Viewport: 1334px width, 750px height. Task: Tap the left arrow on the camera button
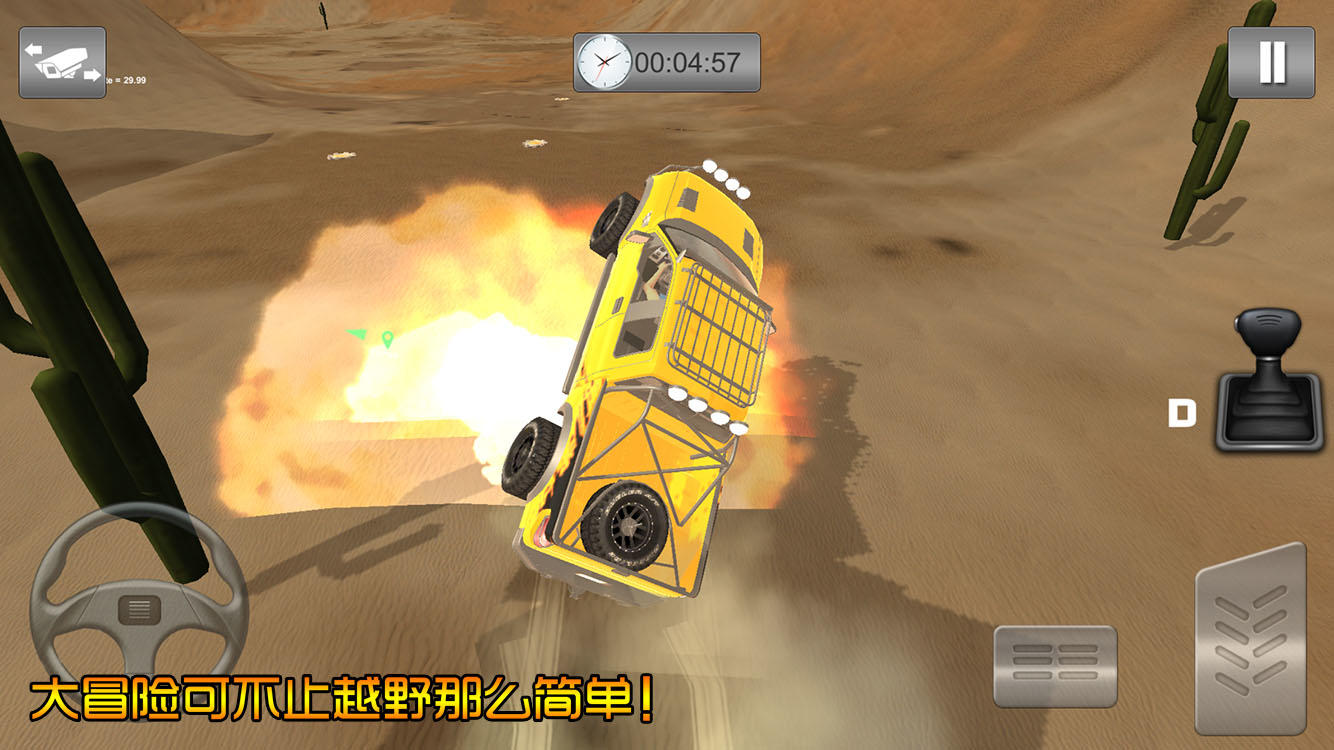point(32,50)
